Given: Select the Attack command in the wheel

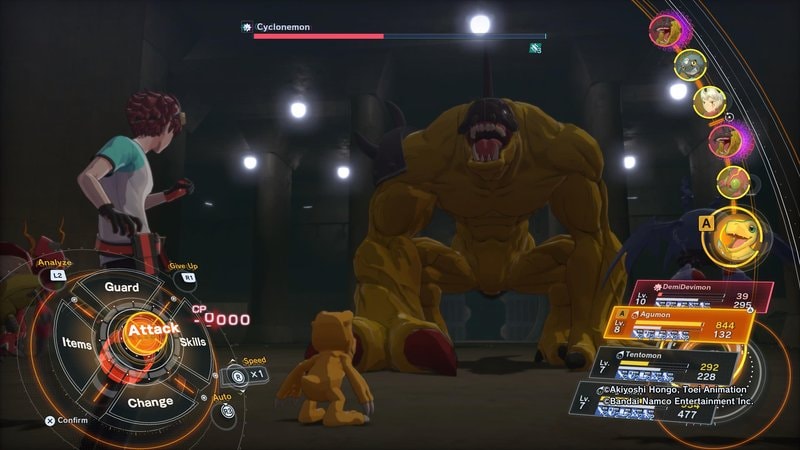Looking at the screenshot, I should [x=152, y=329].
